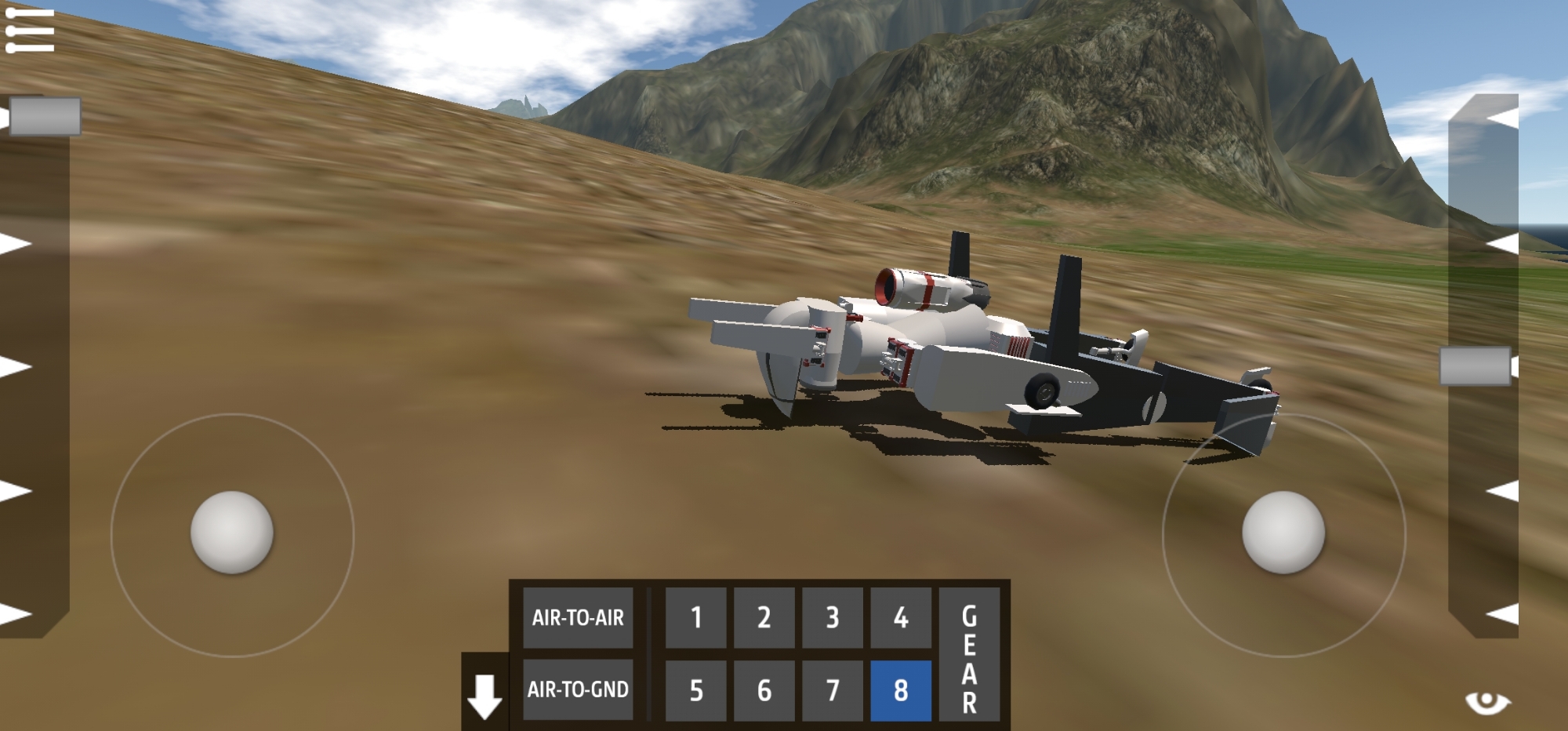The height and width of the screenshot is (731, 1568).
Task: Select the AIR-TO-GND weapon mode
Action: [578, 689]
